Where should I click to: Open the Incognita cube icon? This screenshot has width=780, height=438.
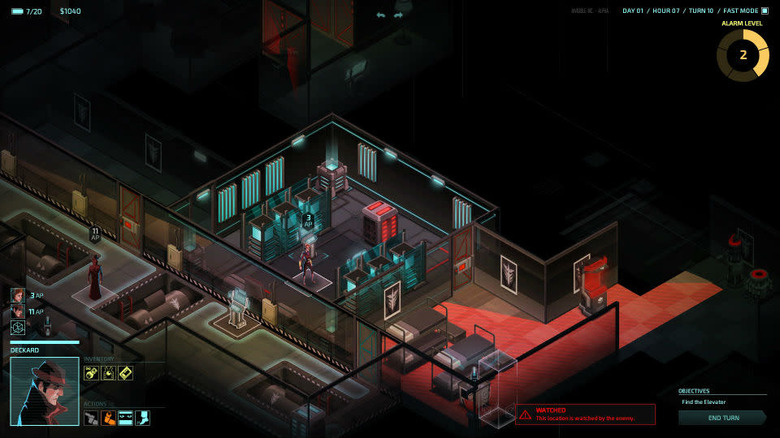coord(17,327)
